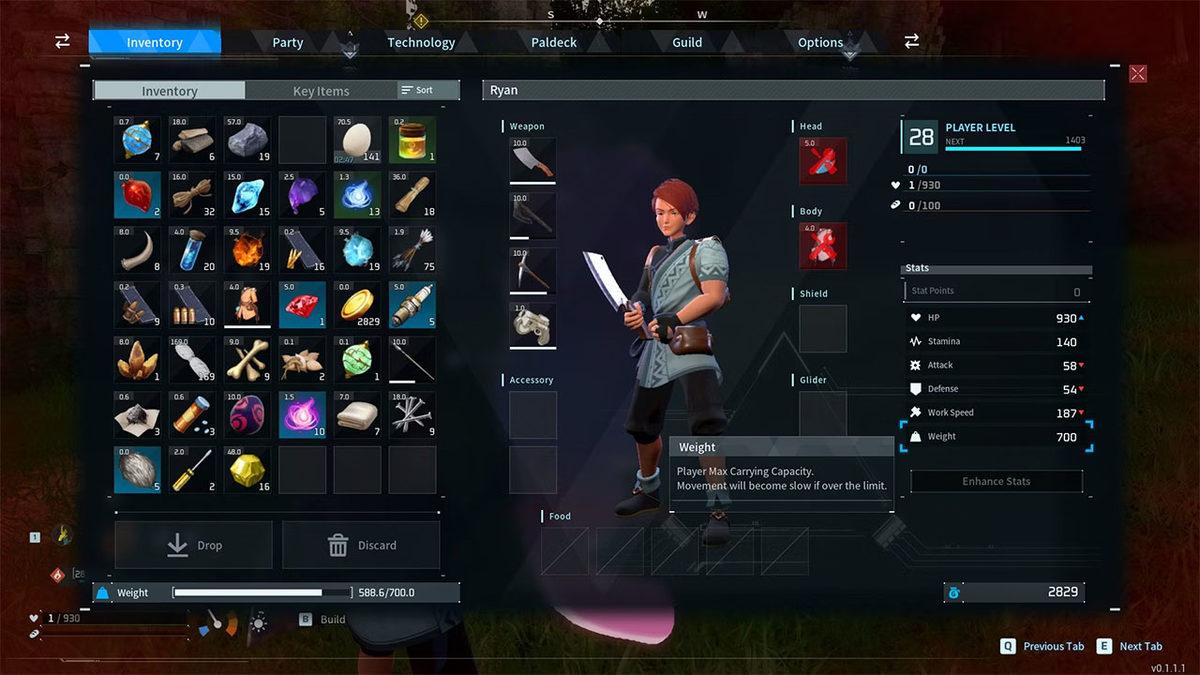This screenshot has width=1200, height=675.
Task: Select the gold coin stack of 2829
Action: 357,305
